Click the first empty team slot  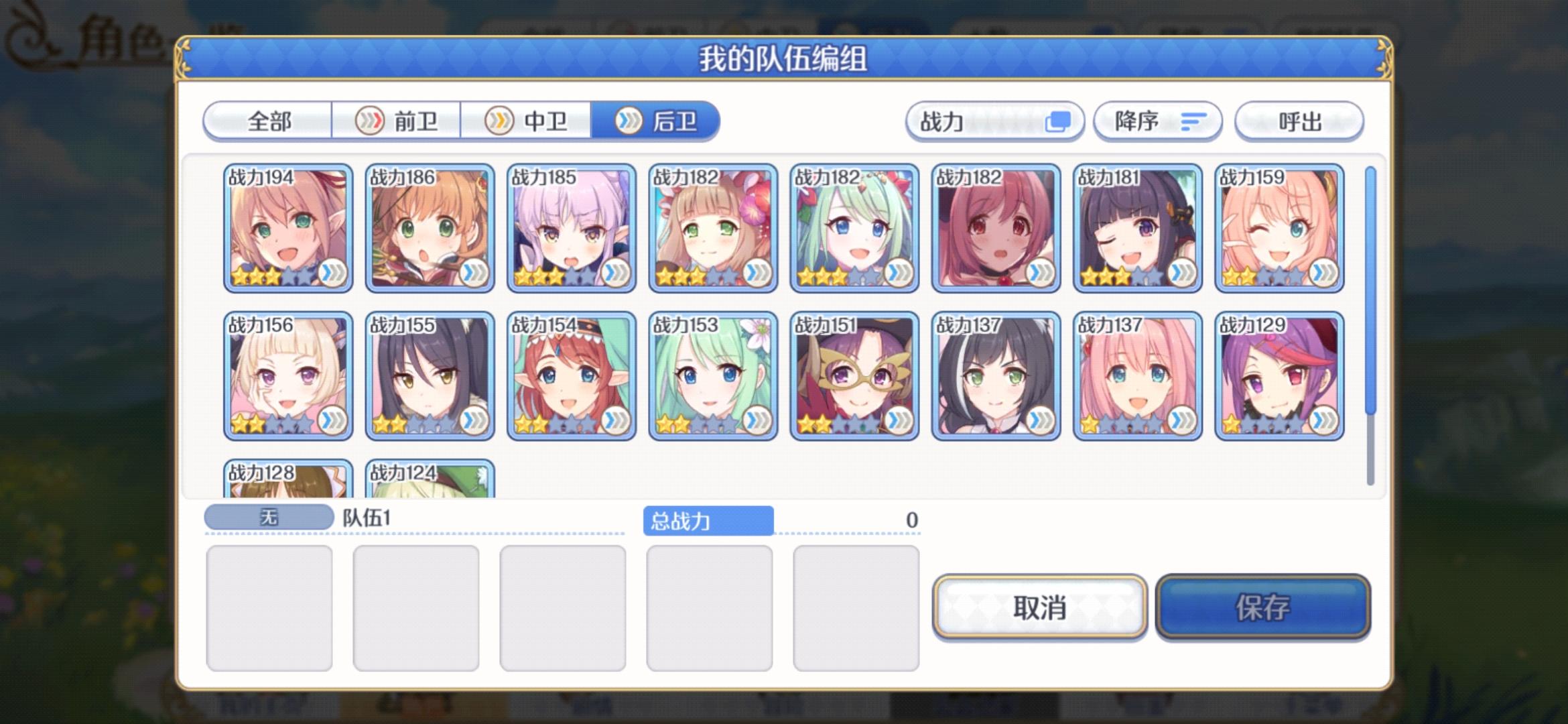[269, 607]
